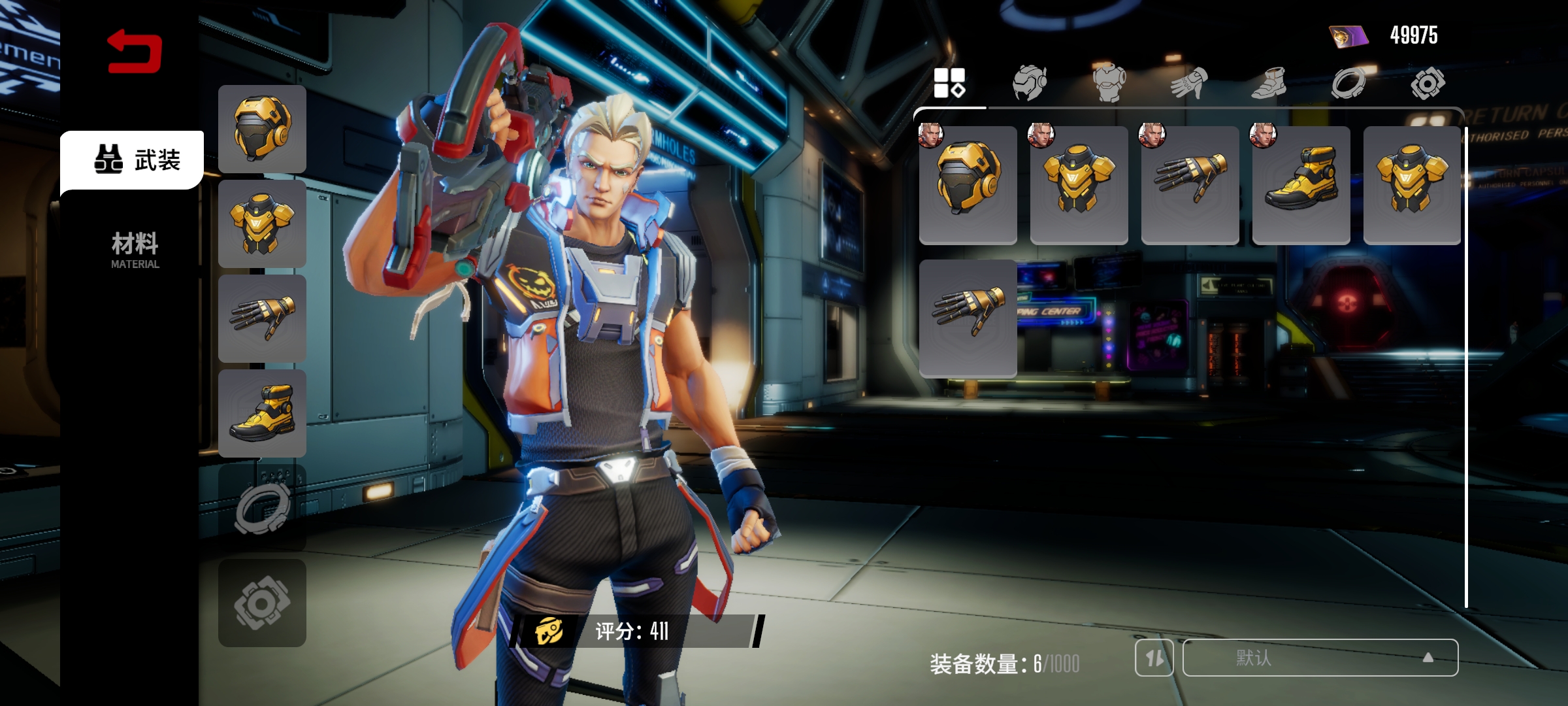1568x706 pixels.
Task: Switch to the 武装 armament tab
Action: (136, 160)
